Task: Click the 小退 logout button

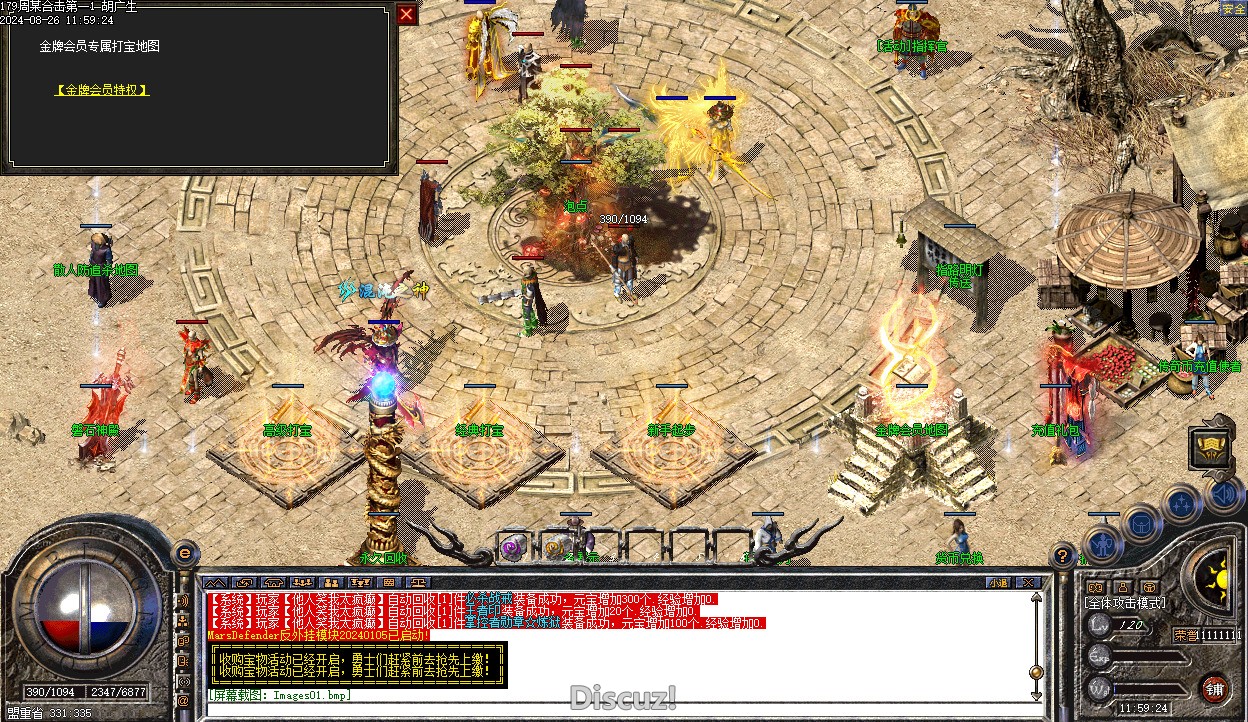Action: point(998,582)
